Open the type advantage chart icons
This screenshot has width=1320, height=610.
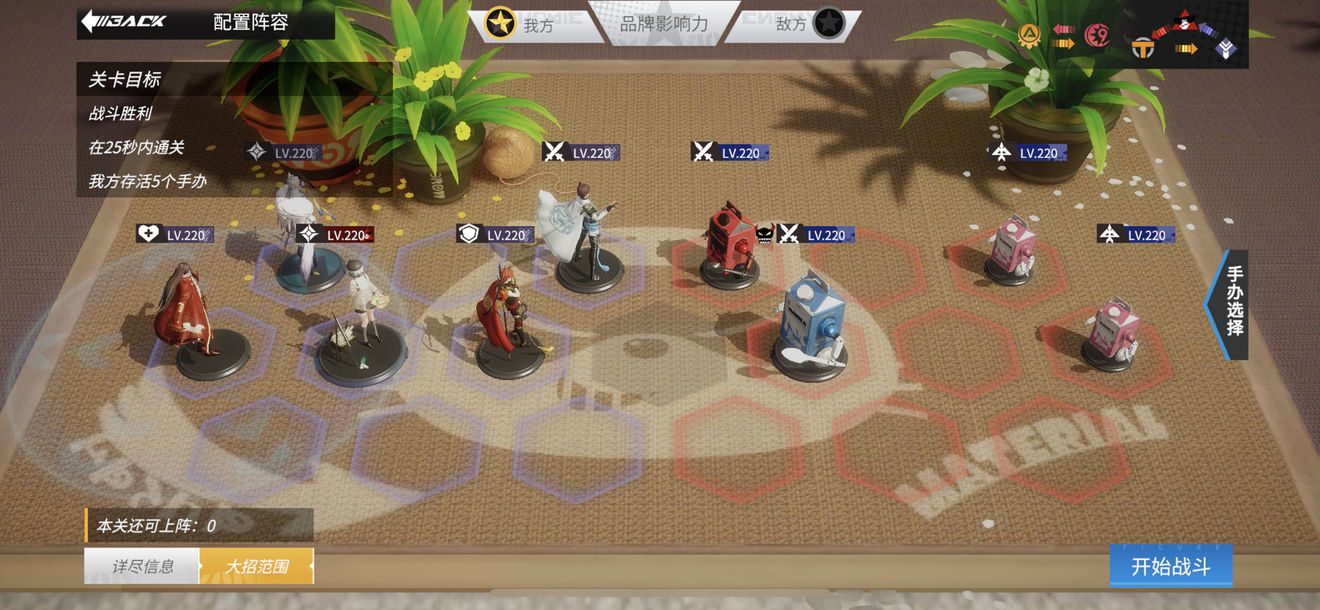1128,36
